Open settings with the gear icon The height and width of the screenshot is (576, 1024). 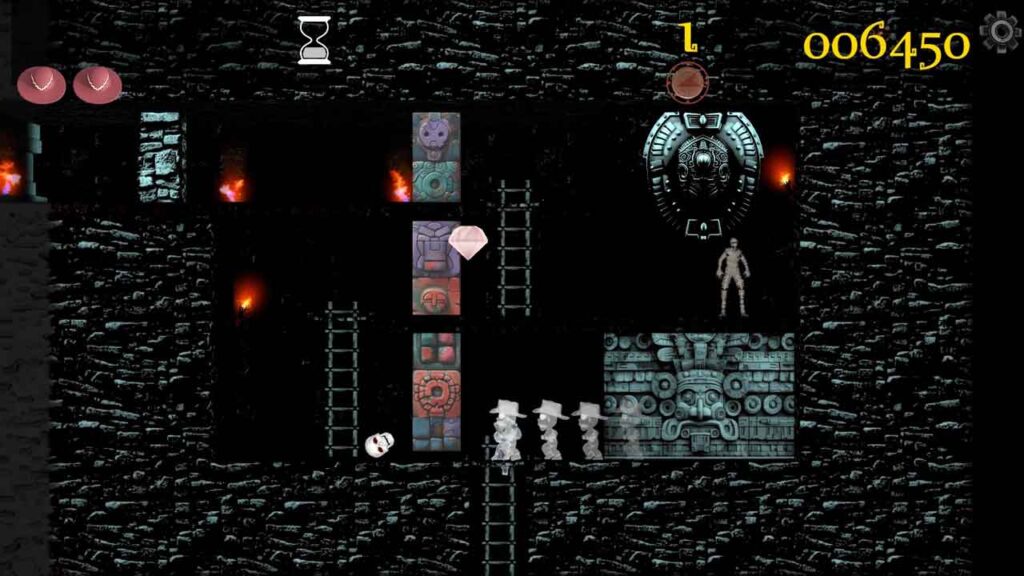[1000, 33]
